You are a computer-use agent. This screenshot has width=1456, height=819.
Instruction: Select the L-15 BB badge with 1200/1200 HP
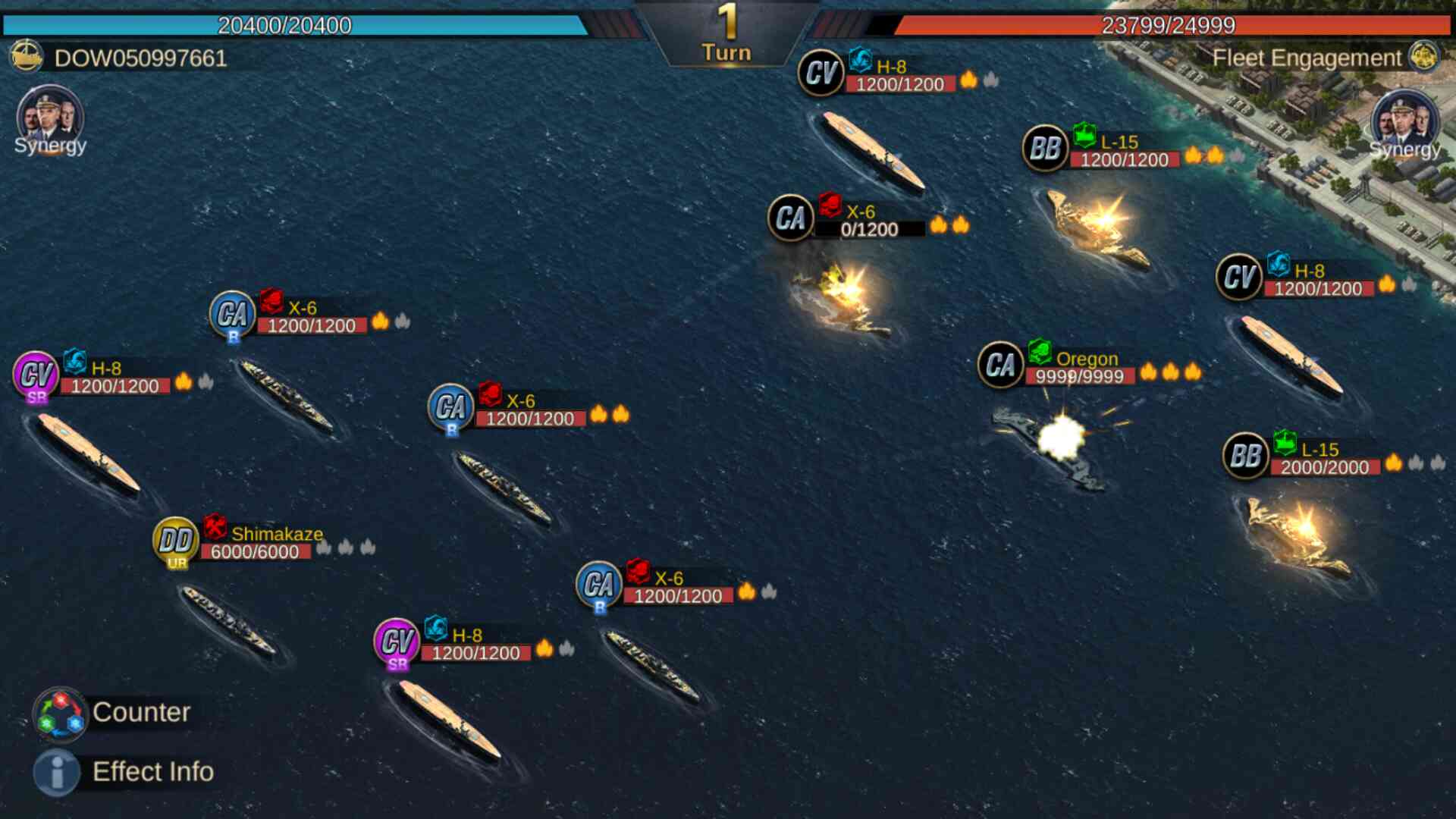click(x=1045, y=148)
